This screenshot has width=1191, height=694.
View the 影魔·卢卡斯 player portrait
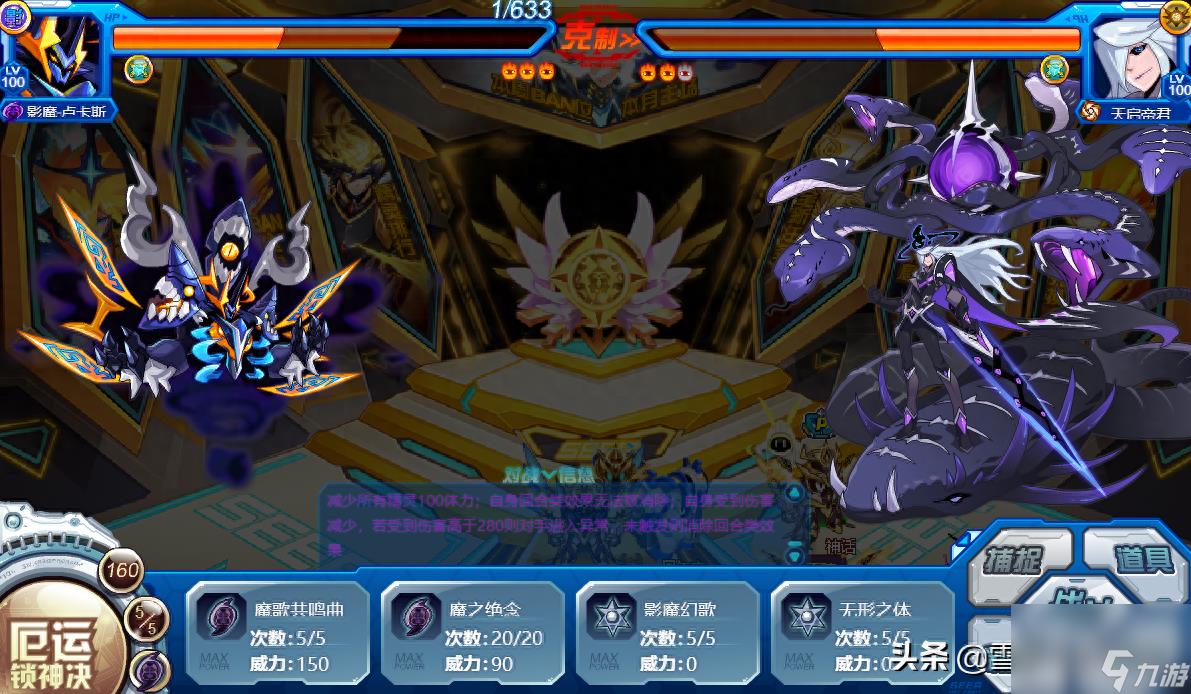[x=57, y=54]
